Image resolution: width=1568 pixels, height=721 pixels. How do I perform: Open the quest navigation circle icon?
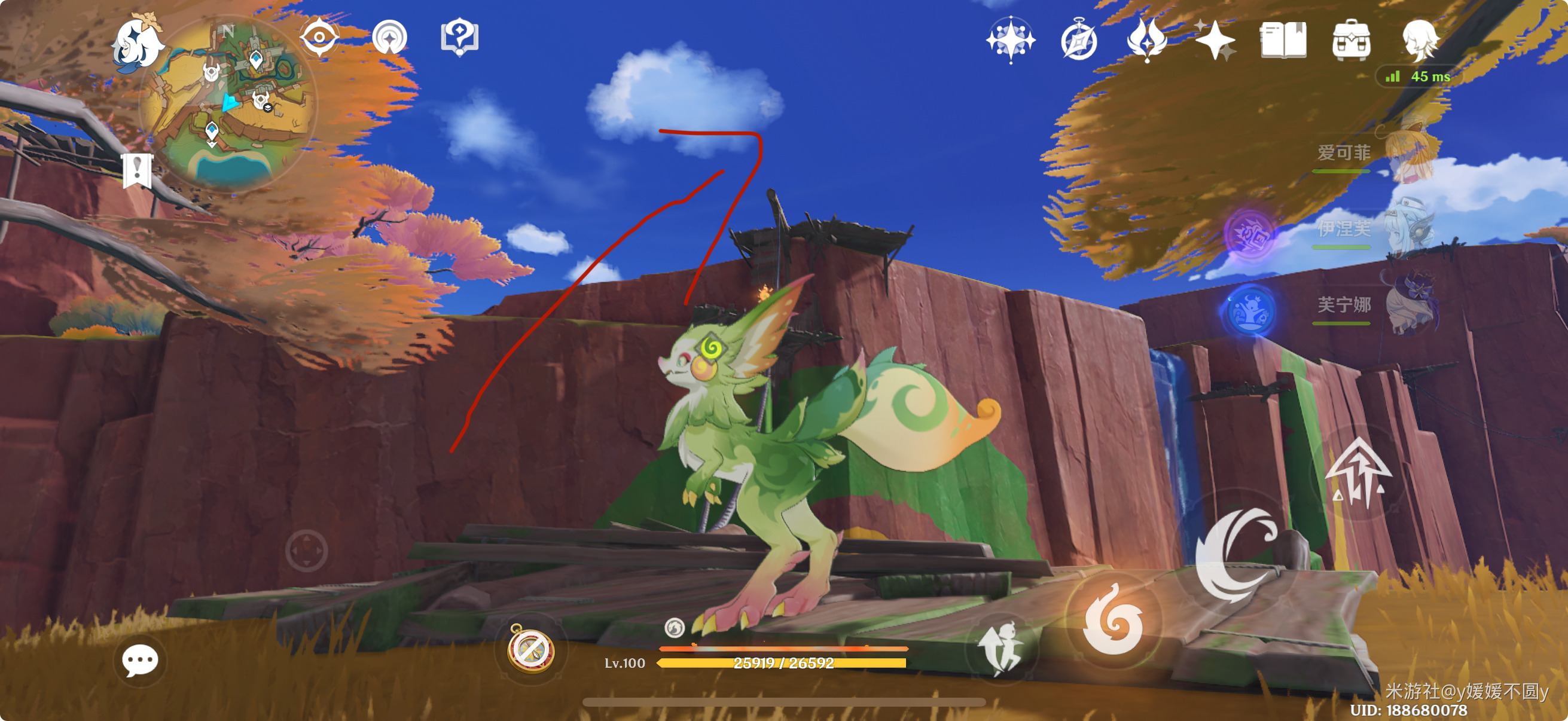[389, 38]
